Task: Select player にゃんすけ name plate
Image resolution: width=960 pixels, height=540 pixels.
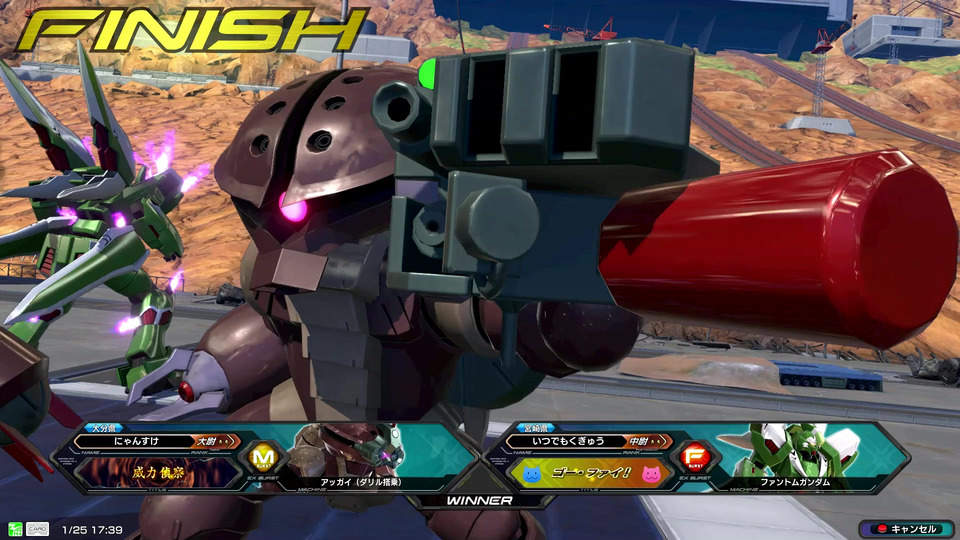Action: (x=137, y=440)
